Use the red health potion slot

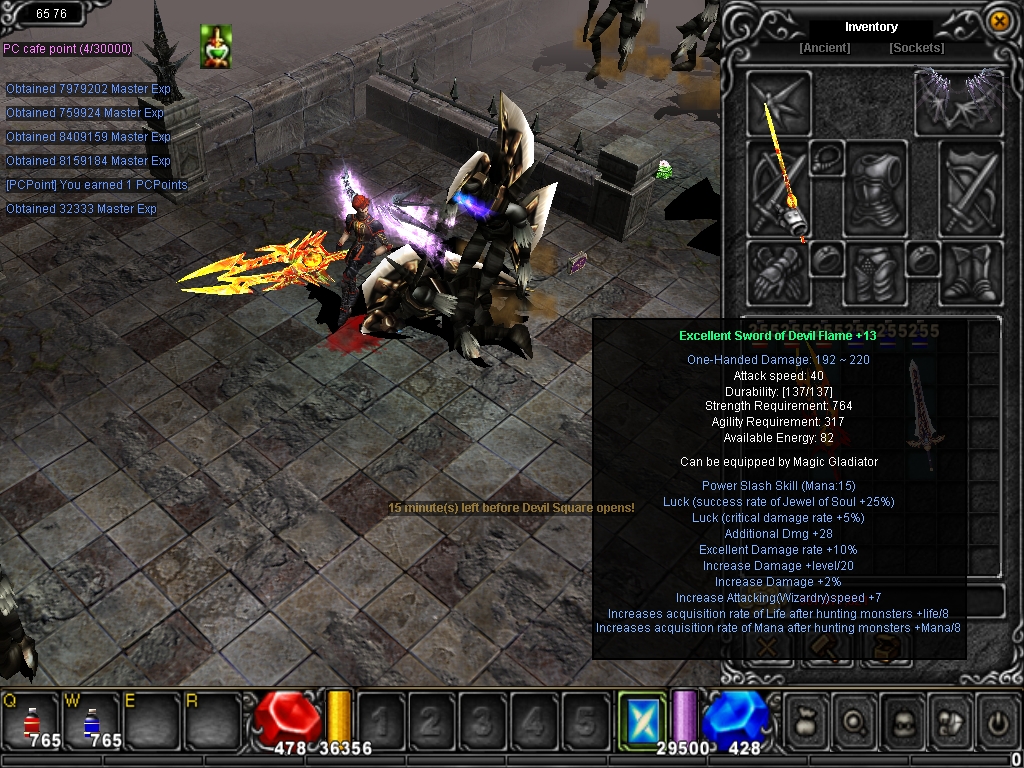[32, 721]
